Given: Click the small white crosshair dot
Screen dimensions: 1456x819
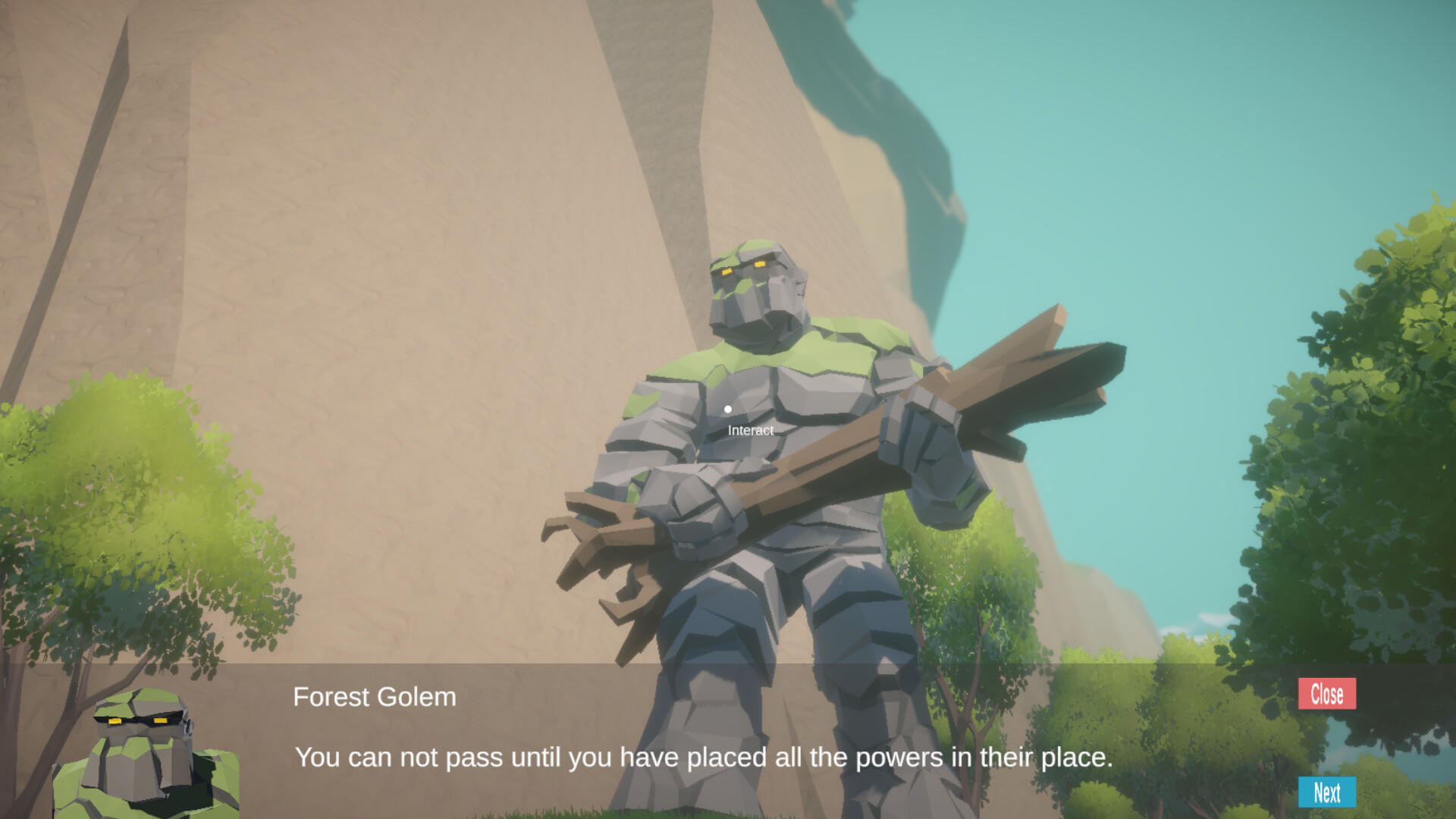Looking at the screenshot, I should 729,409.
